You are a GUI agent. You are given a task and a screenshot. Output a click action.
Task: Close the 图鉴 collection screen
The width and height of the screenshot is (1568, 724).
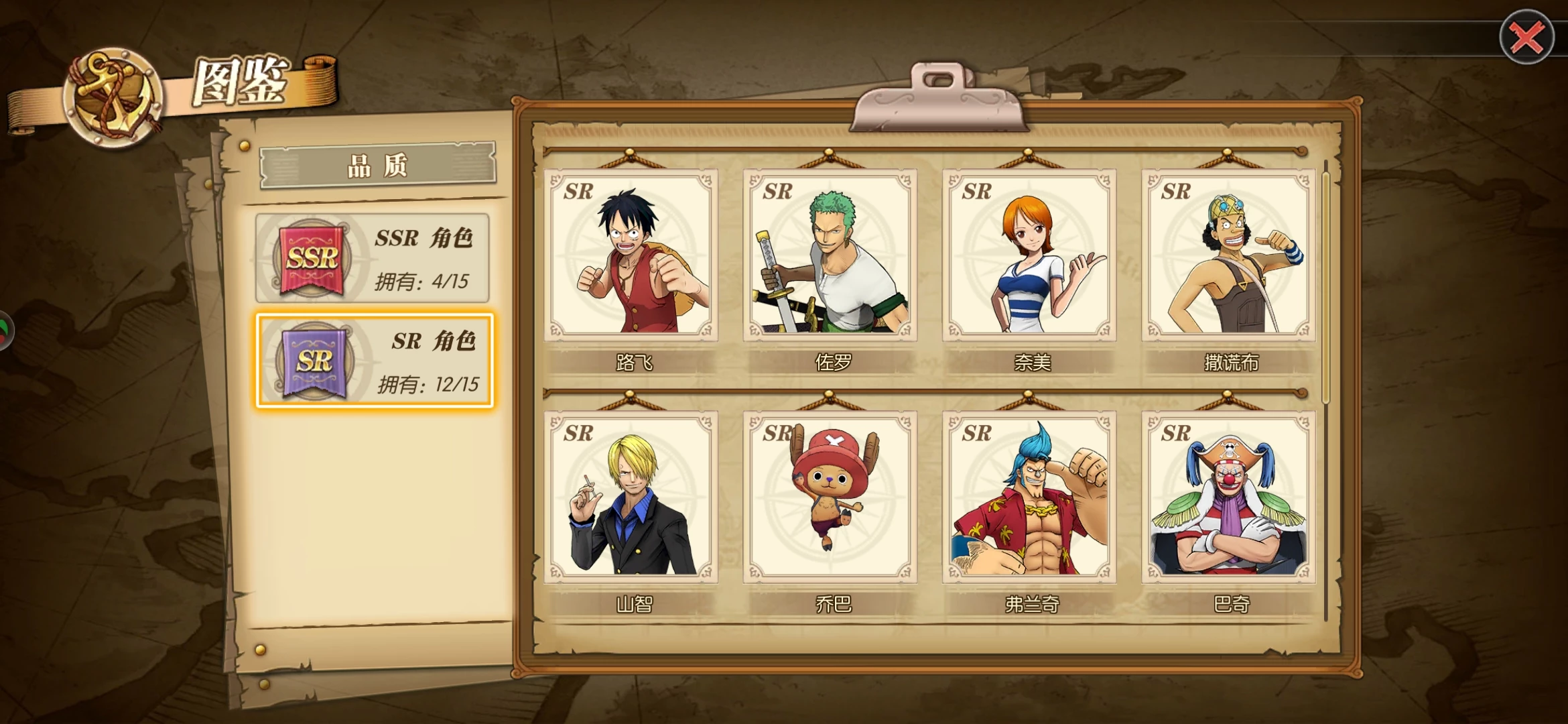click(x=1526, y=38)
